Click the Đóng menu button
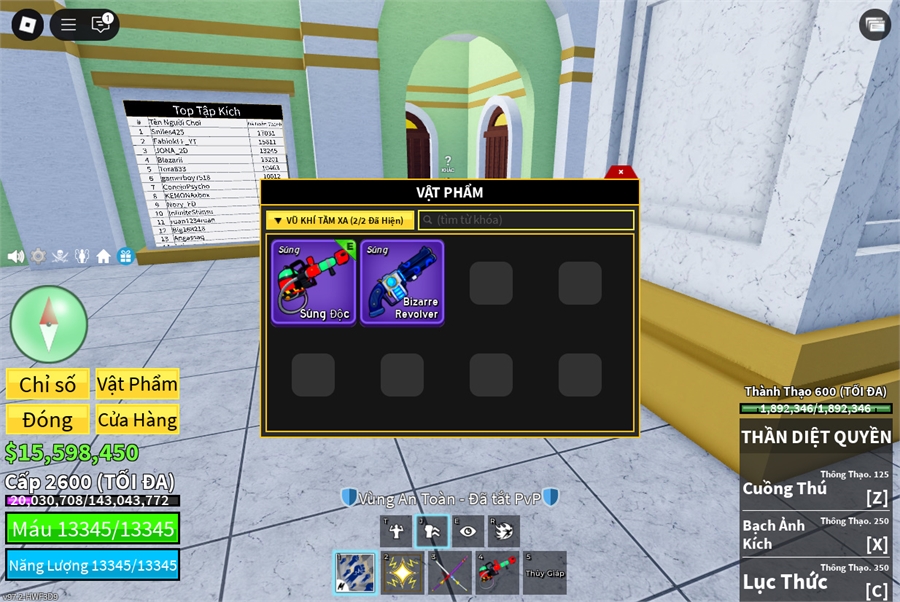The width and height of the screenshot is (900, 602). 47,419
